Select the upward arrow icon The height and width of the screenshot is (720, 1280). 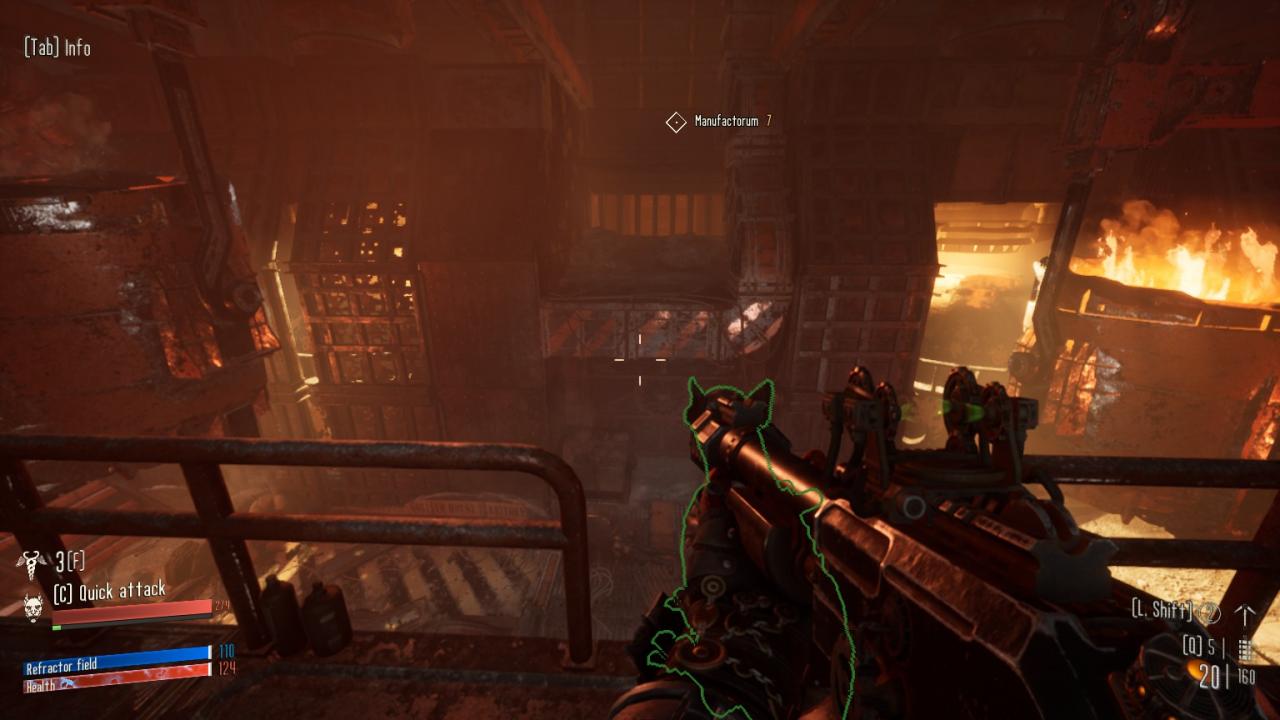(1245, 614)
